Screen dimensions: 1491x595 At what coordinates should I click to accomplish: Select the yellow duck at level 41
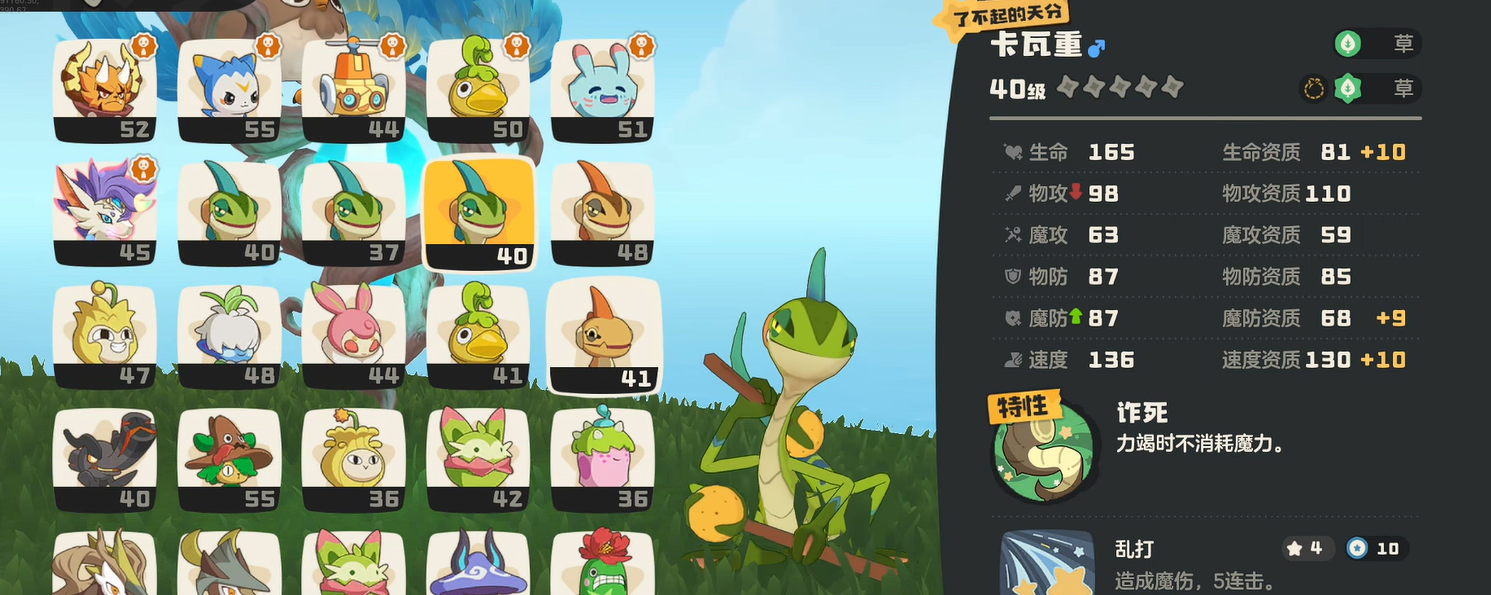click(477, 336)
